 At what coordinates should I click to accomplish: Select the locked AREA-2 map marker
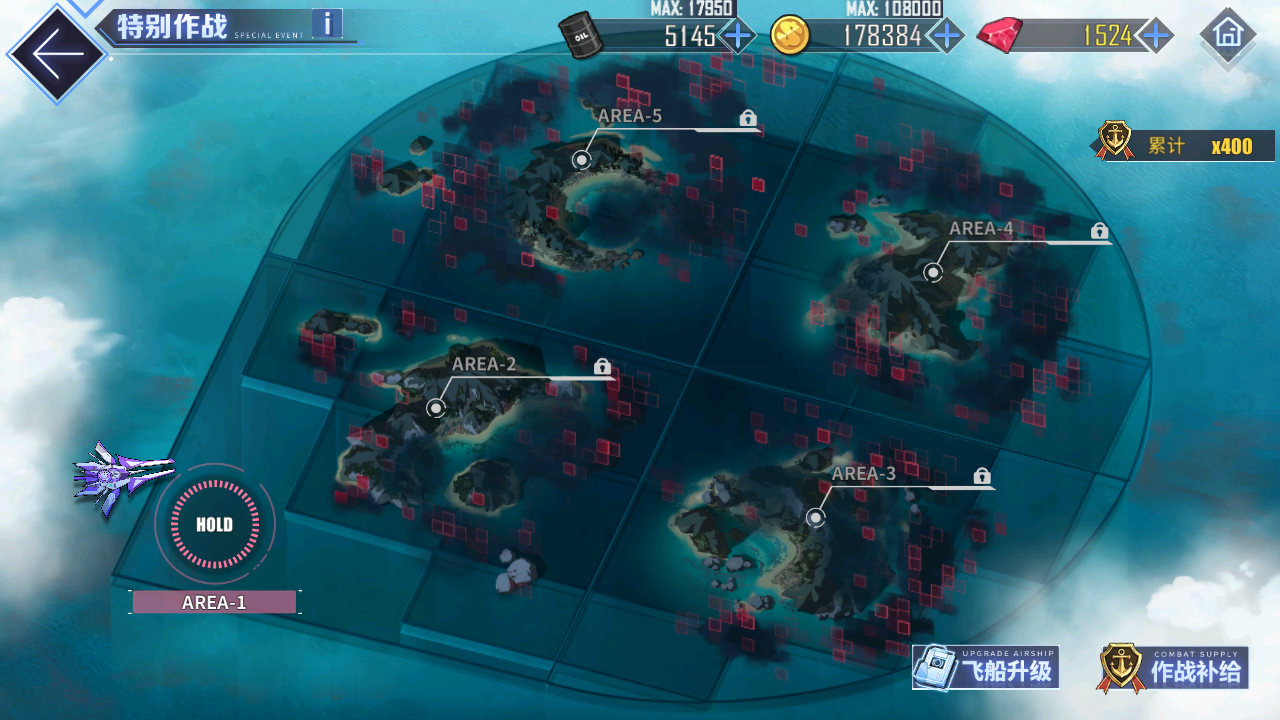[x=435, y=407]
